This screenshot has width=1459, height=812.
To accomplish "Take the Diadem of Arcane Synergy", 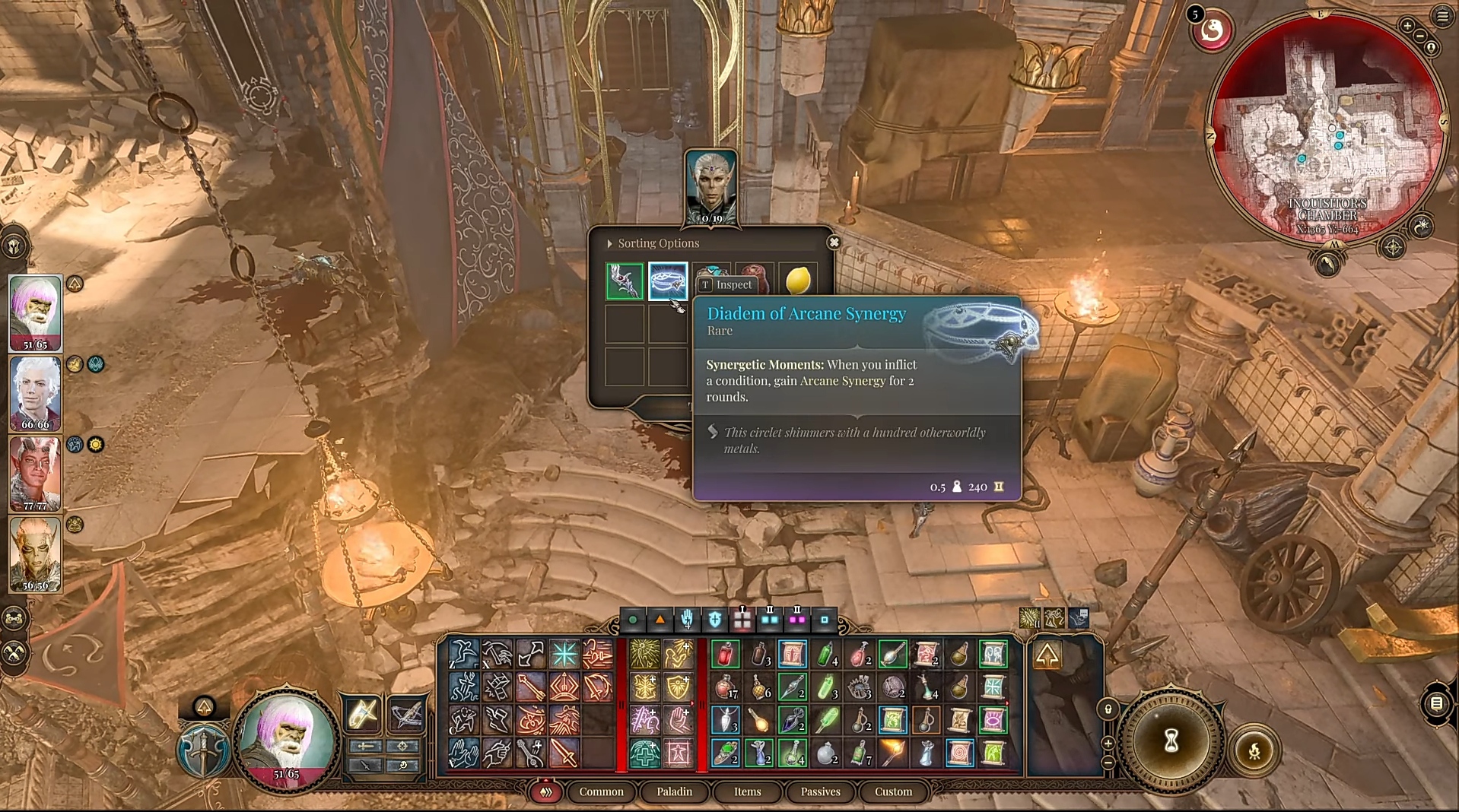I will 668,281.
